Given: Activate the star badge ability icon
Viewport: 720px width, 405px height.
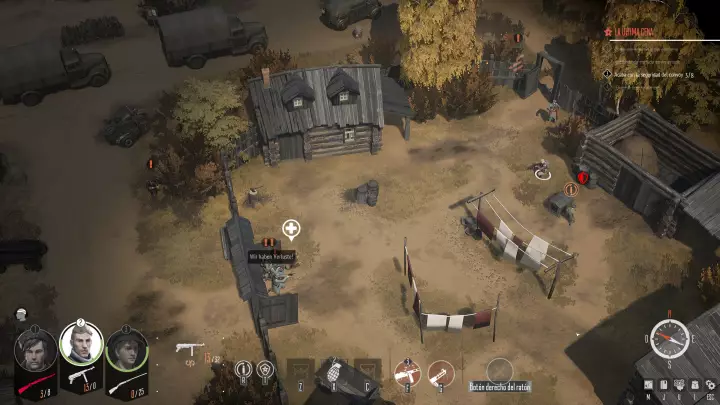Looking at the screenshot, I should point(266,370).
